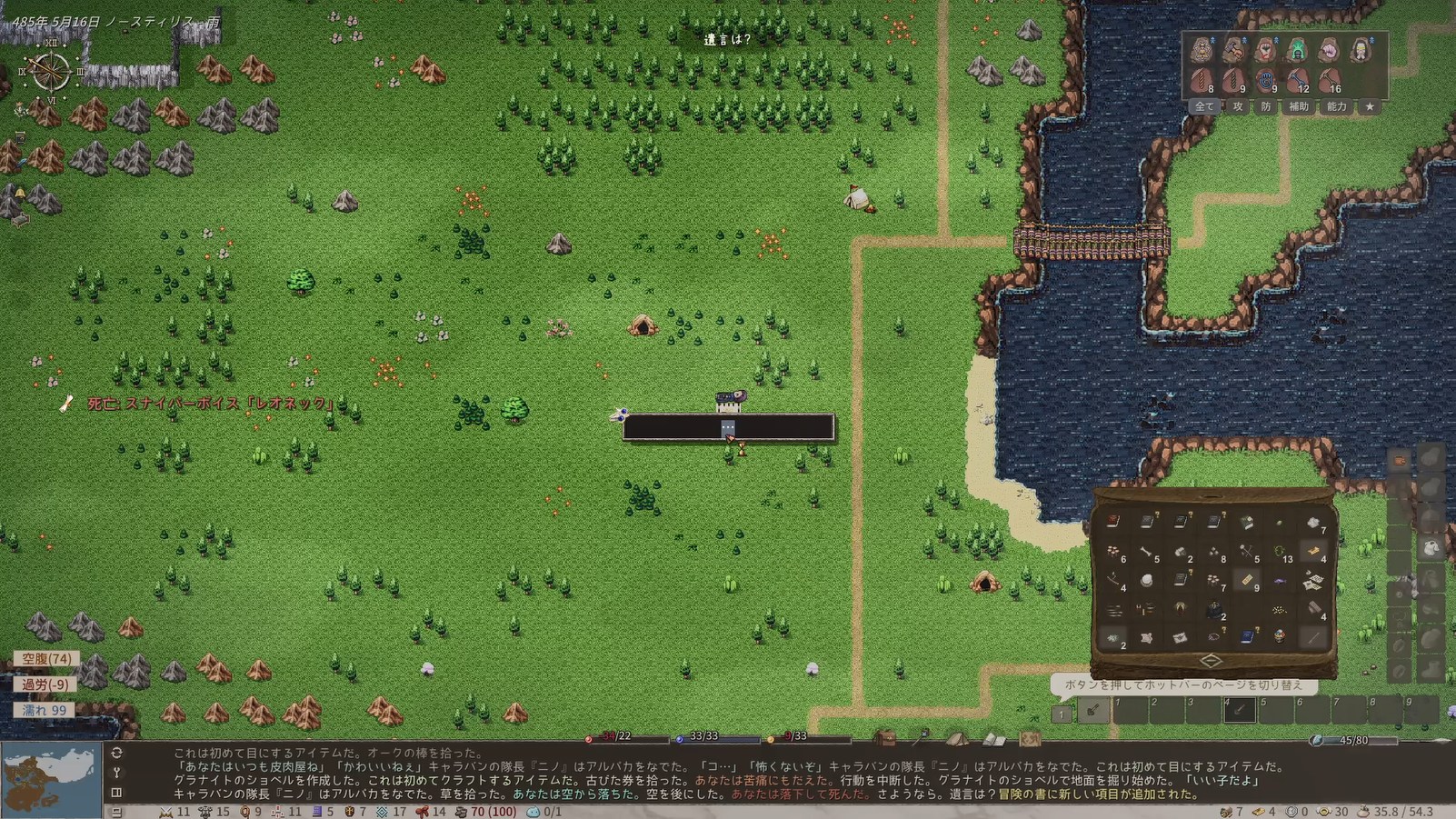Select the shovel in hotbar slot 4

tap(1239, 710)
